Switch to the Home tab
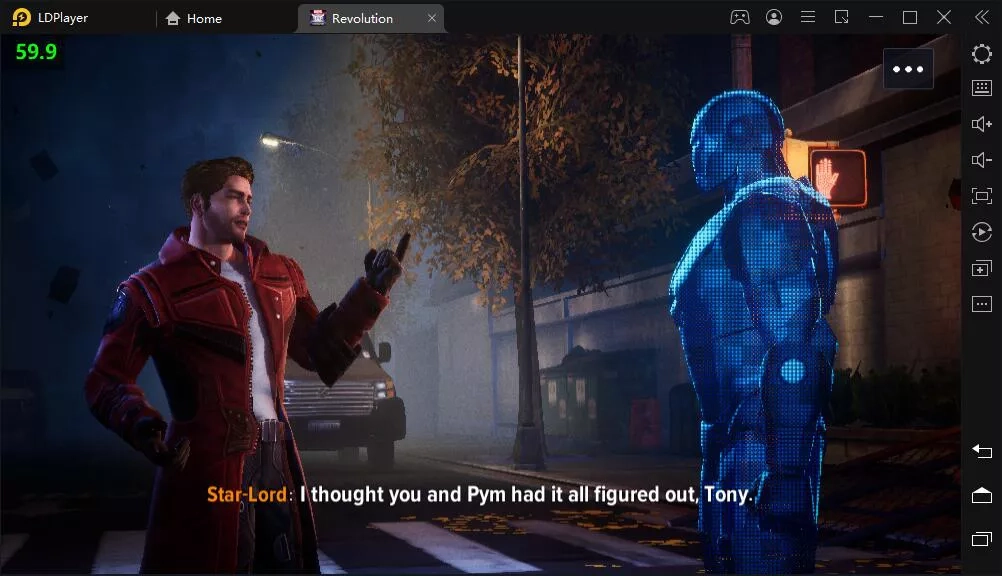Screen dimensions: 1002x576 (x=194, y=18)
